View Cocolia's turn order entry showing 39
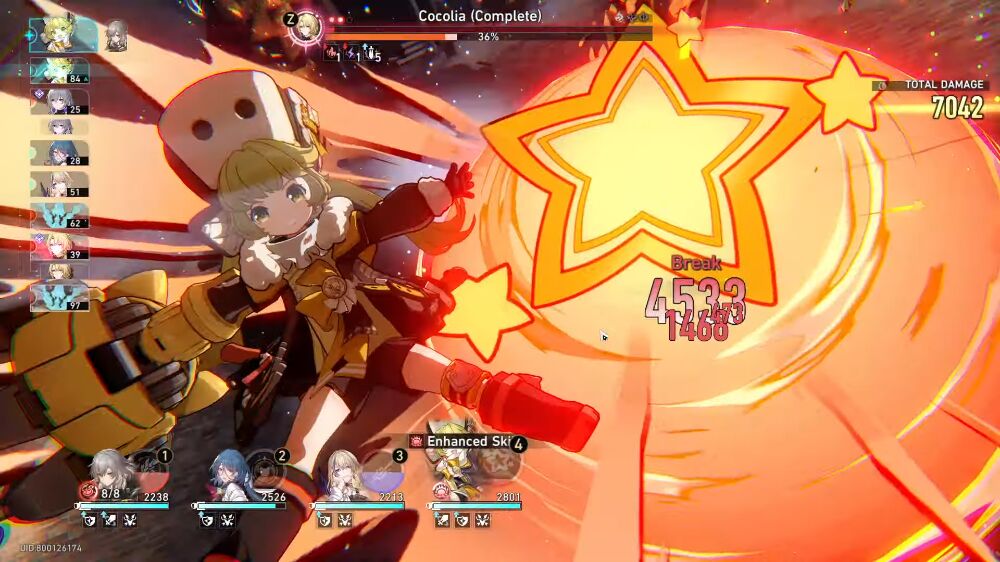Image resolution: width=1000 pixels, height=562 pixels. coord(59,247)
